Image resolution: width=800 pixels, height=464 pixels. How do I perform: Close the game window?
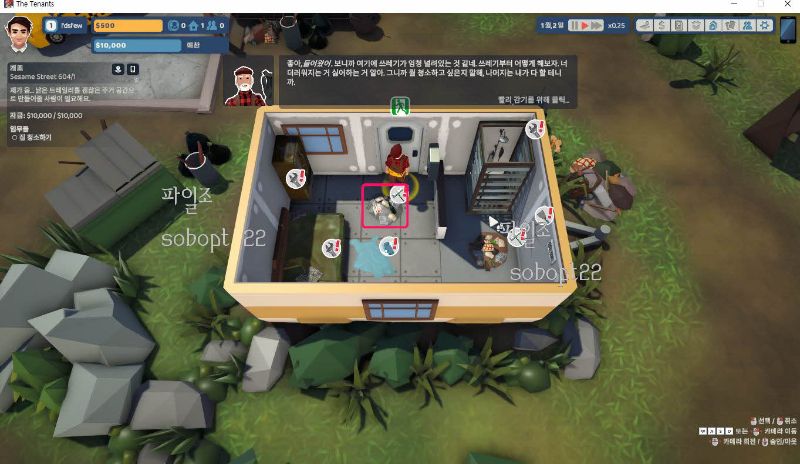tap(788, 5)
